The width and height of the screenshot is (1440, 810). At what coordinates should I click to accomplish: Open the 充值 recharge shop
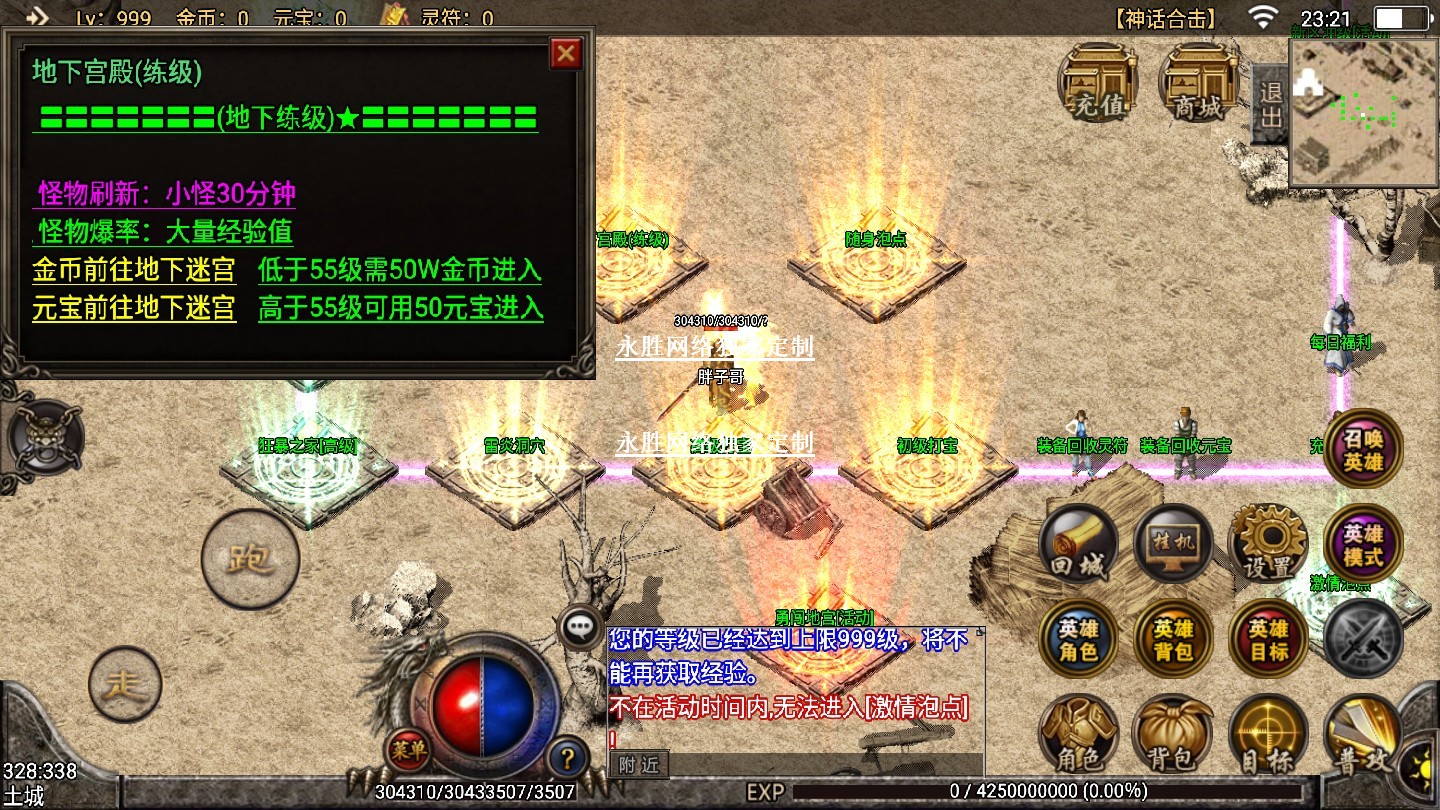pos(1098,82)
